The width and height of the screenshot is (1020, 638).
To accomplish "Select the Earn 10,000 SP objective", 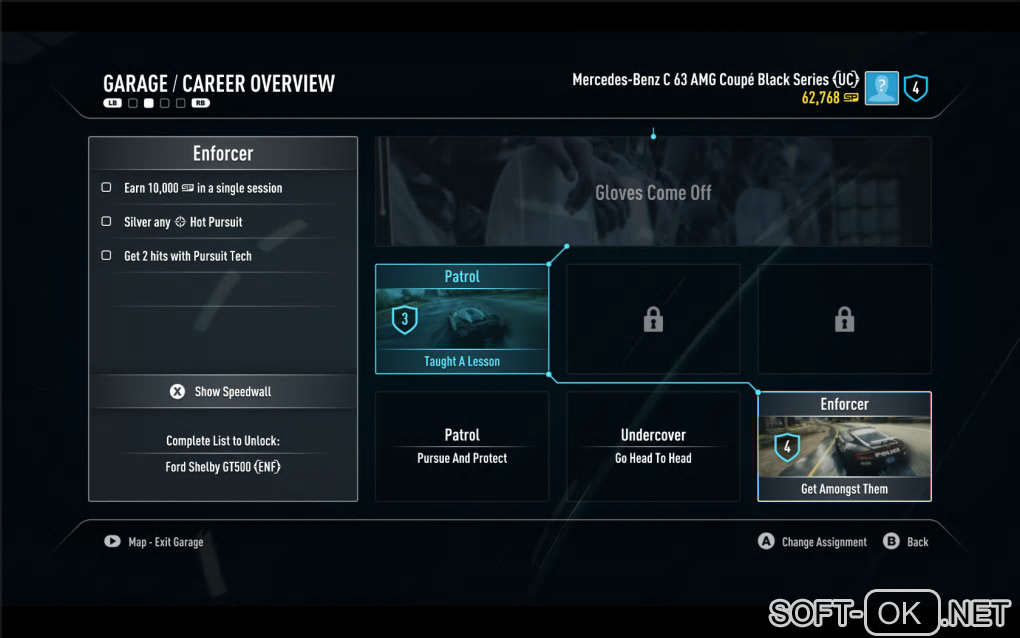I will [x=203, y=188].
